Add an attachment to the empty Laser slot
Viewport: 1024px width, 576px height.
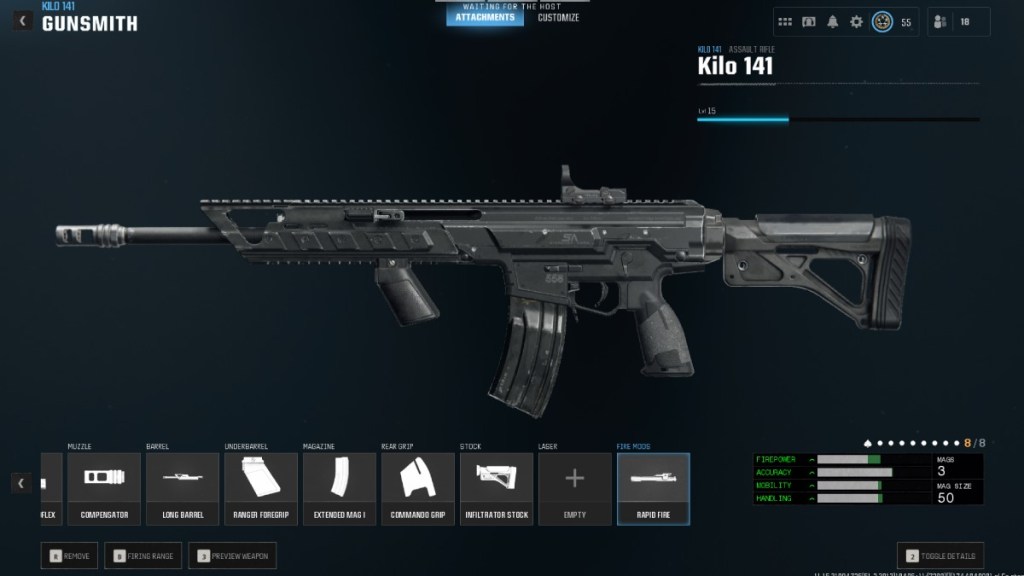tap(575, 489)
